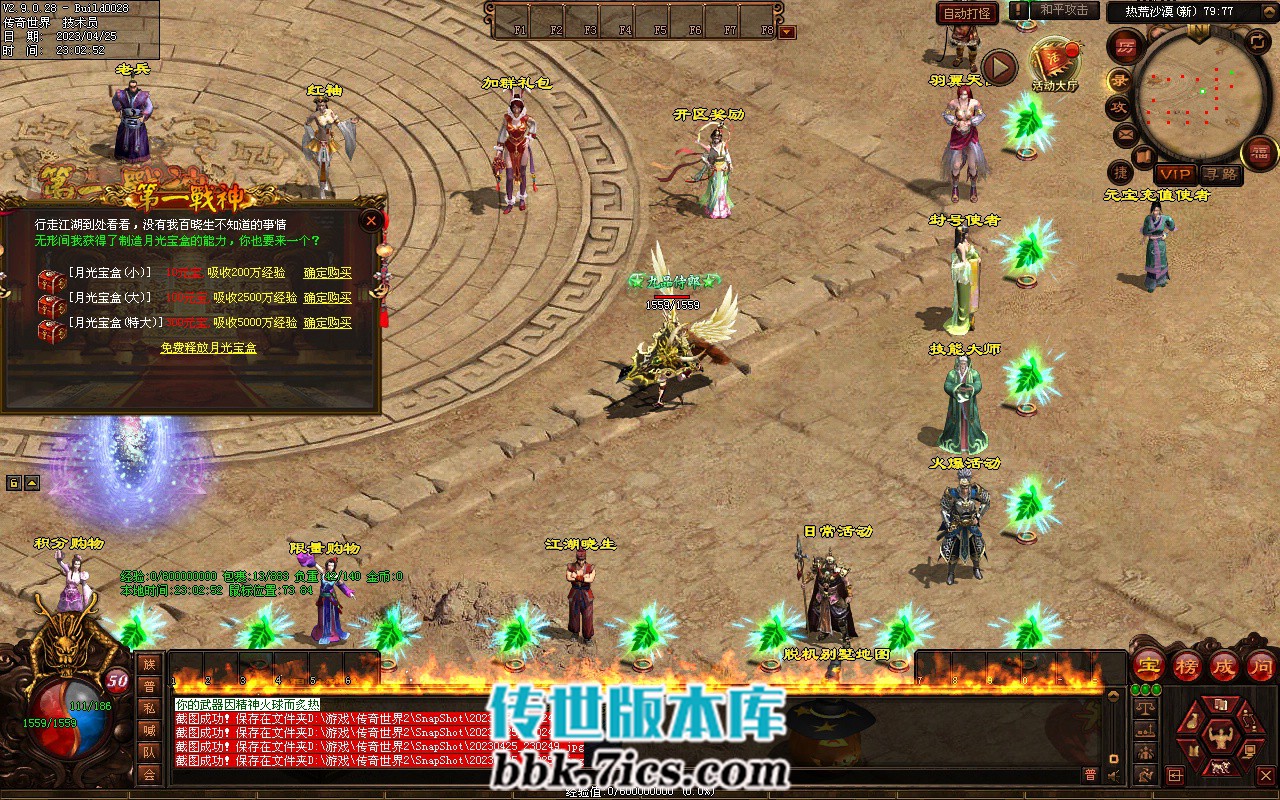The width and height of the screenshot is (1280, 800).
Task: Open the 活动大厅 event hall icon
Action: [x=1054, y=63]
